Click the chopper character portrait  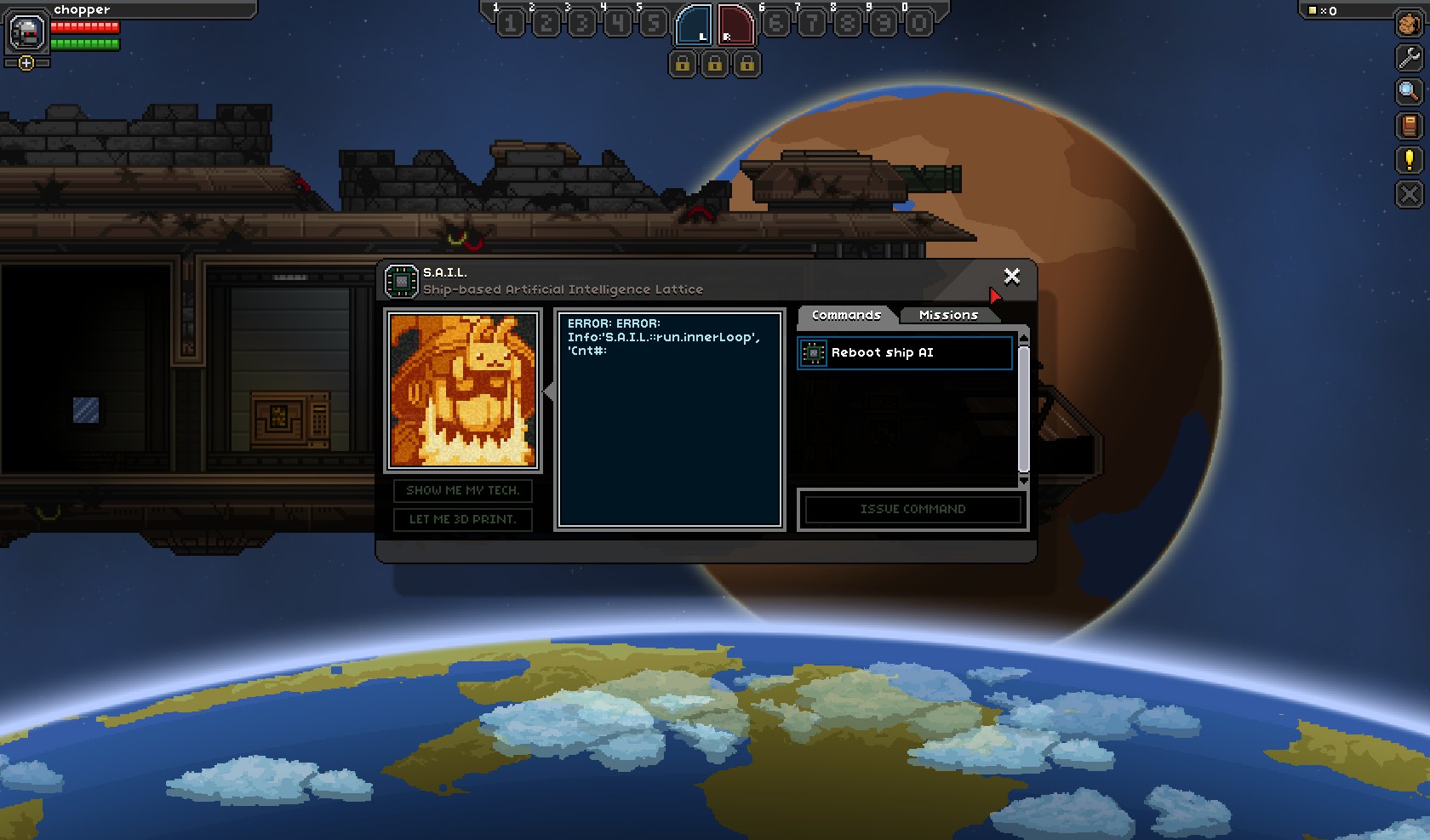[26, 34]
